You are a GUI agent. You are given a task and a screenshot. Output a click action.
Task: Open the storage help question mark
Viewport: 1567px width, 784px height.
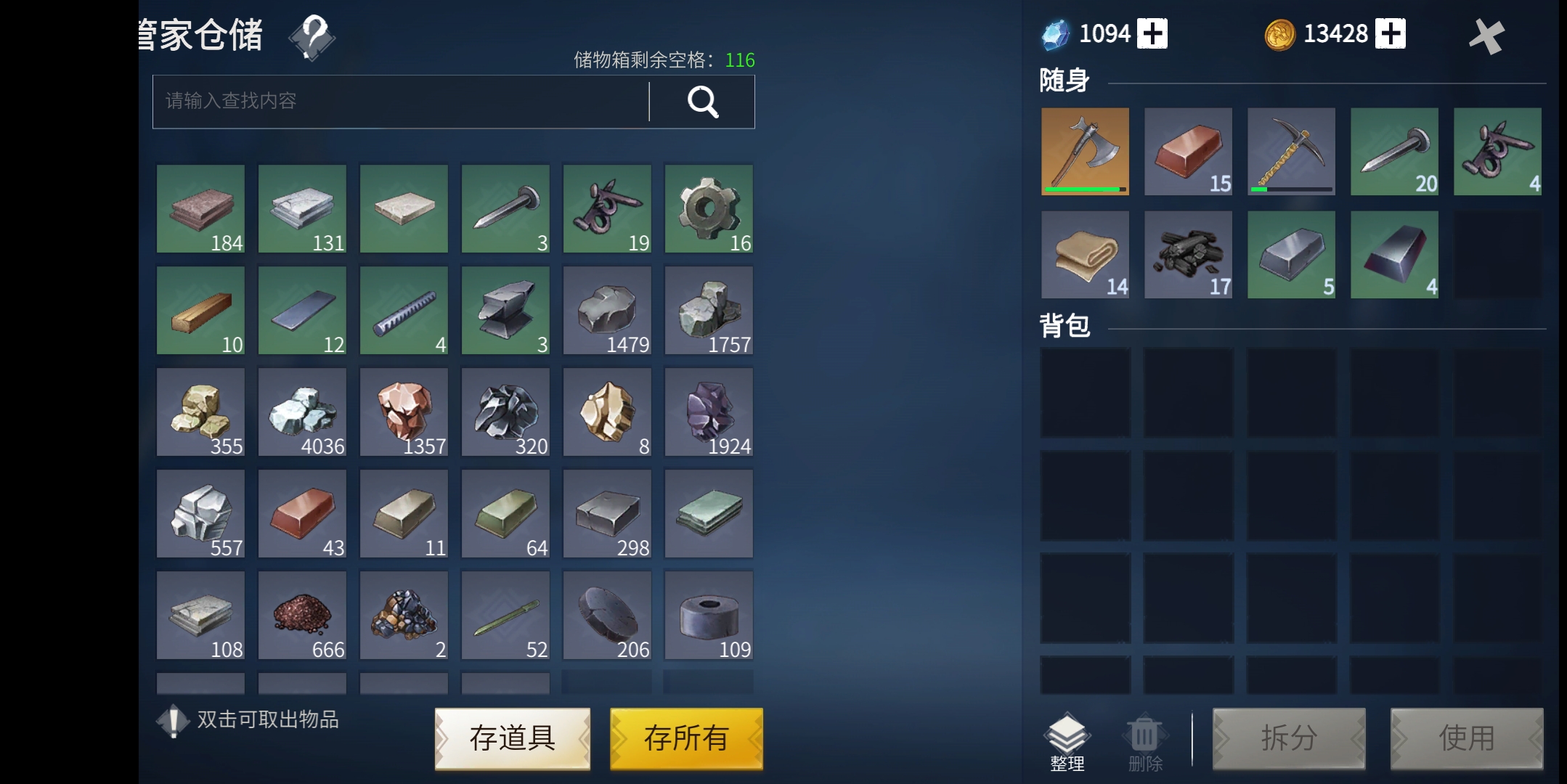312,36
